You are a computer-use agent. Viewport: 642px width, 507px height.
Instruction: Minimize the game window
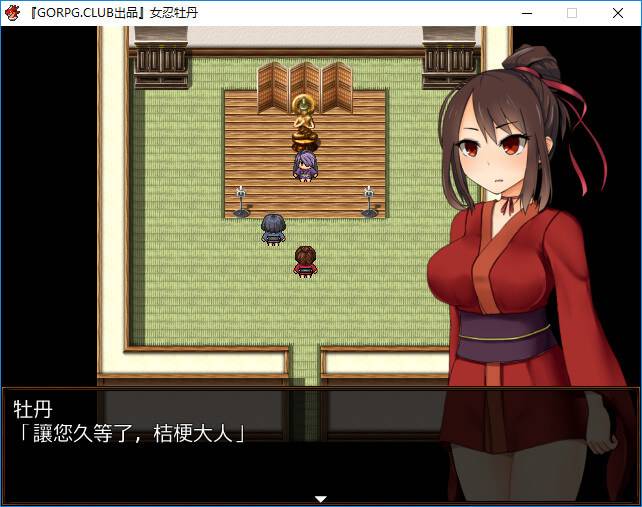526,13
